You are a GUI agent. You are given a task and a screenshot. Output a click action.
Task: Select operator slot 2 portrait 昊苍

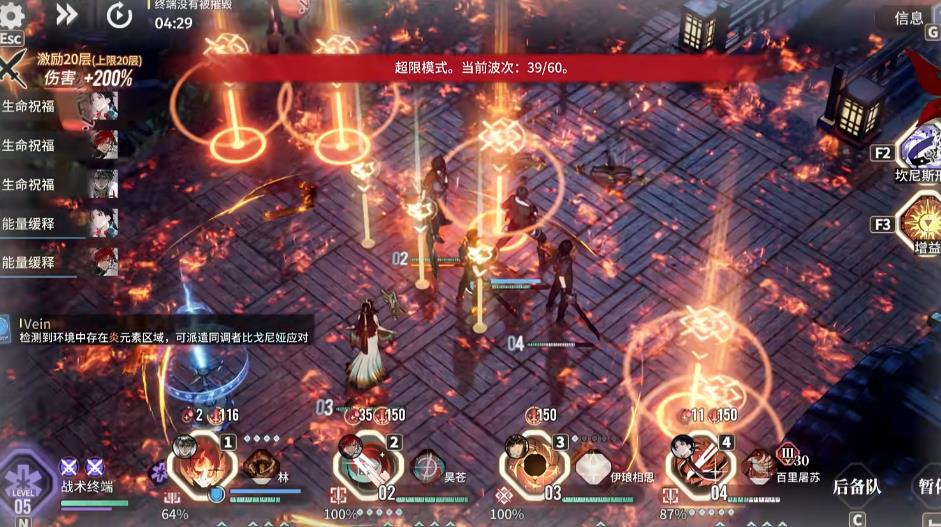pyautogui.click(x=363, y=462)
